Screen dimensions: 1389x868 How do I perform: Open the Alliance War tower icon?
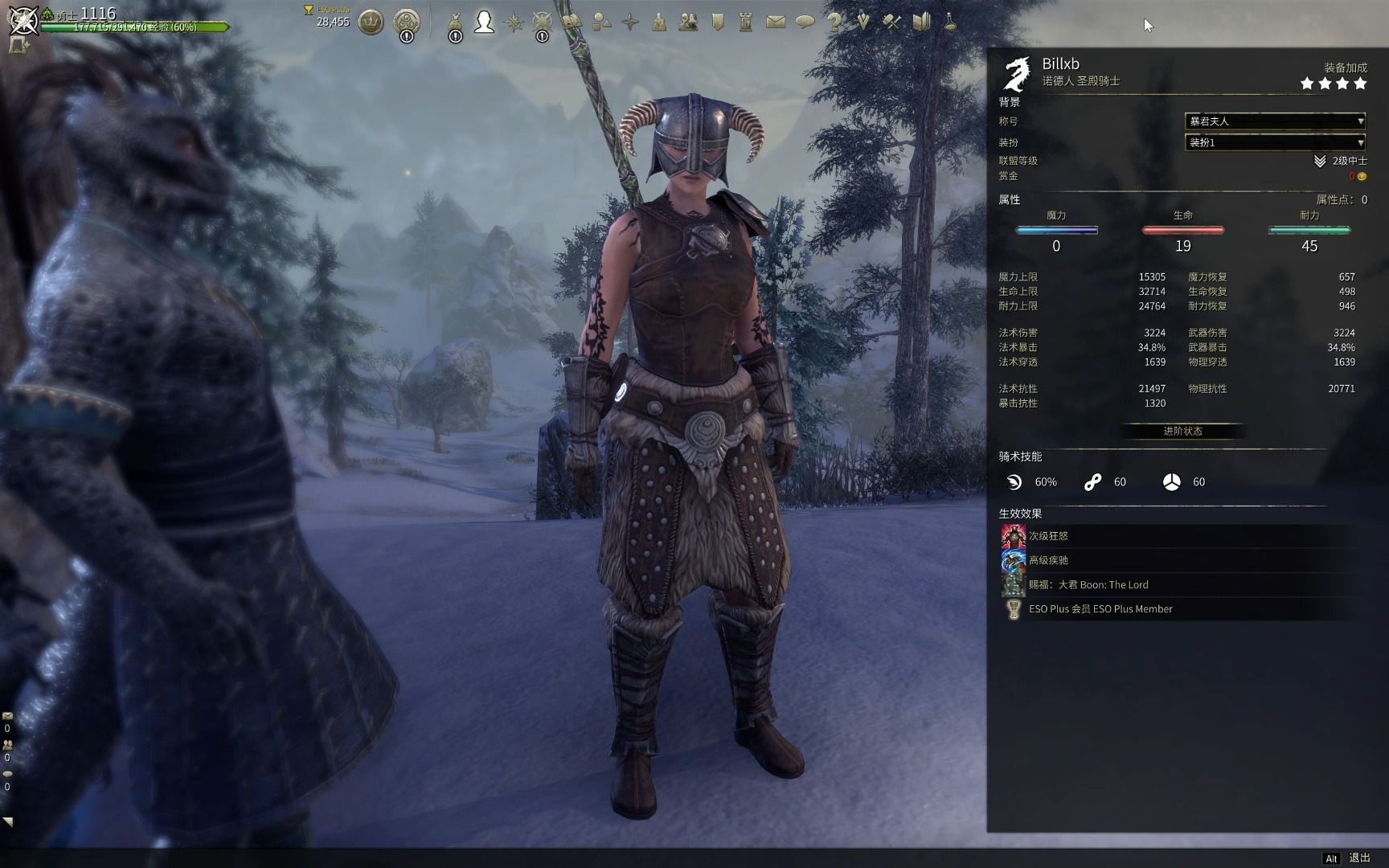coord(746,23)
